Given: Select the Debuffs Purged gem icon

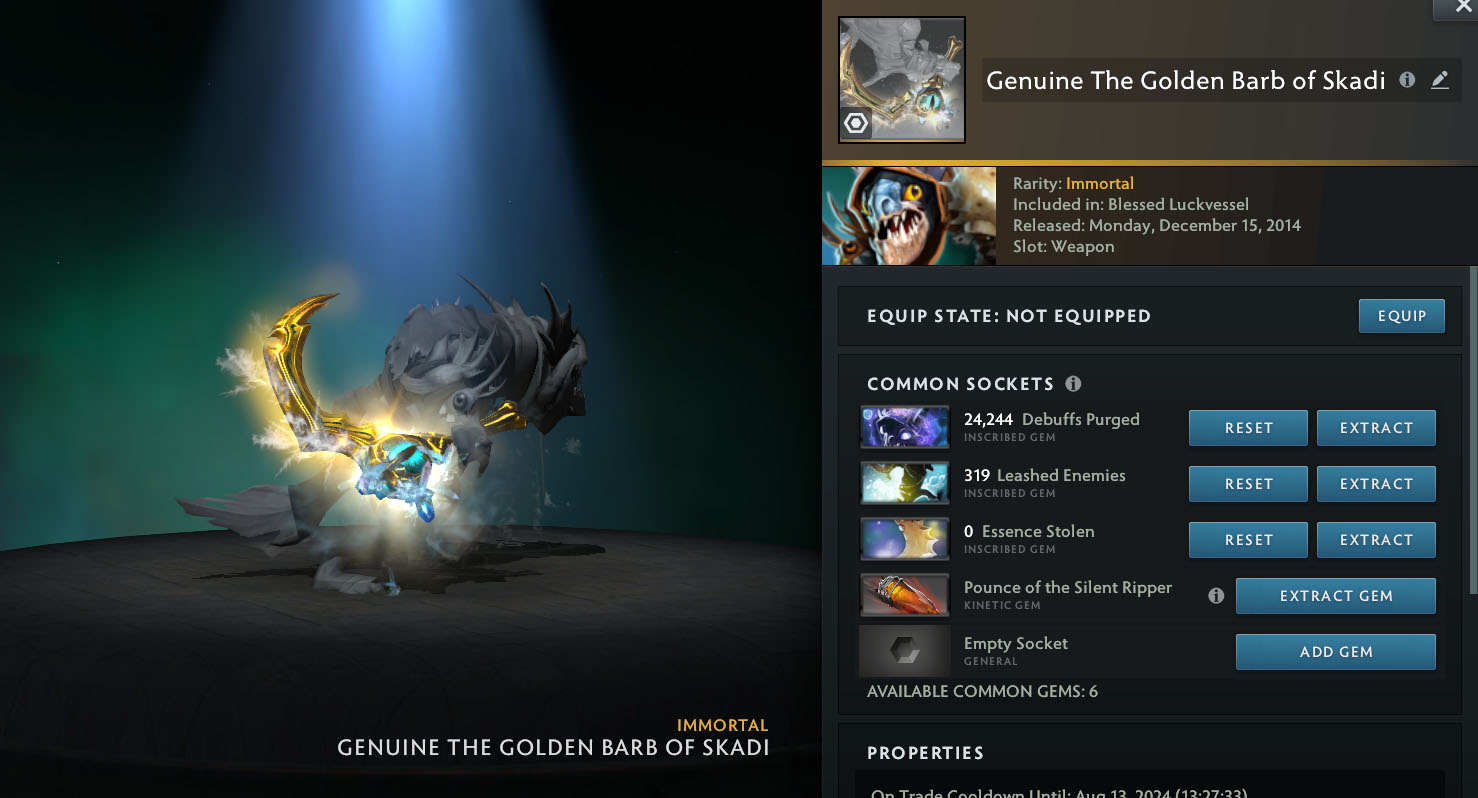Looking at the screenshot, I should (905, 427).
